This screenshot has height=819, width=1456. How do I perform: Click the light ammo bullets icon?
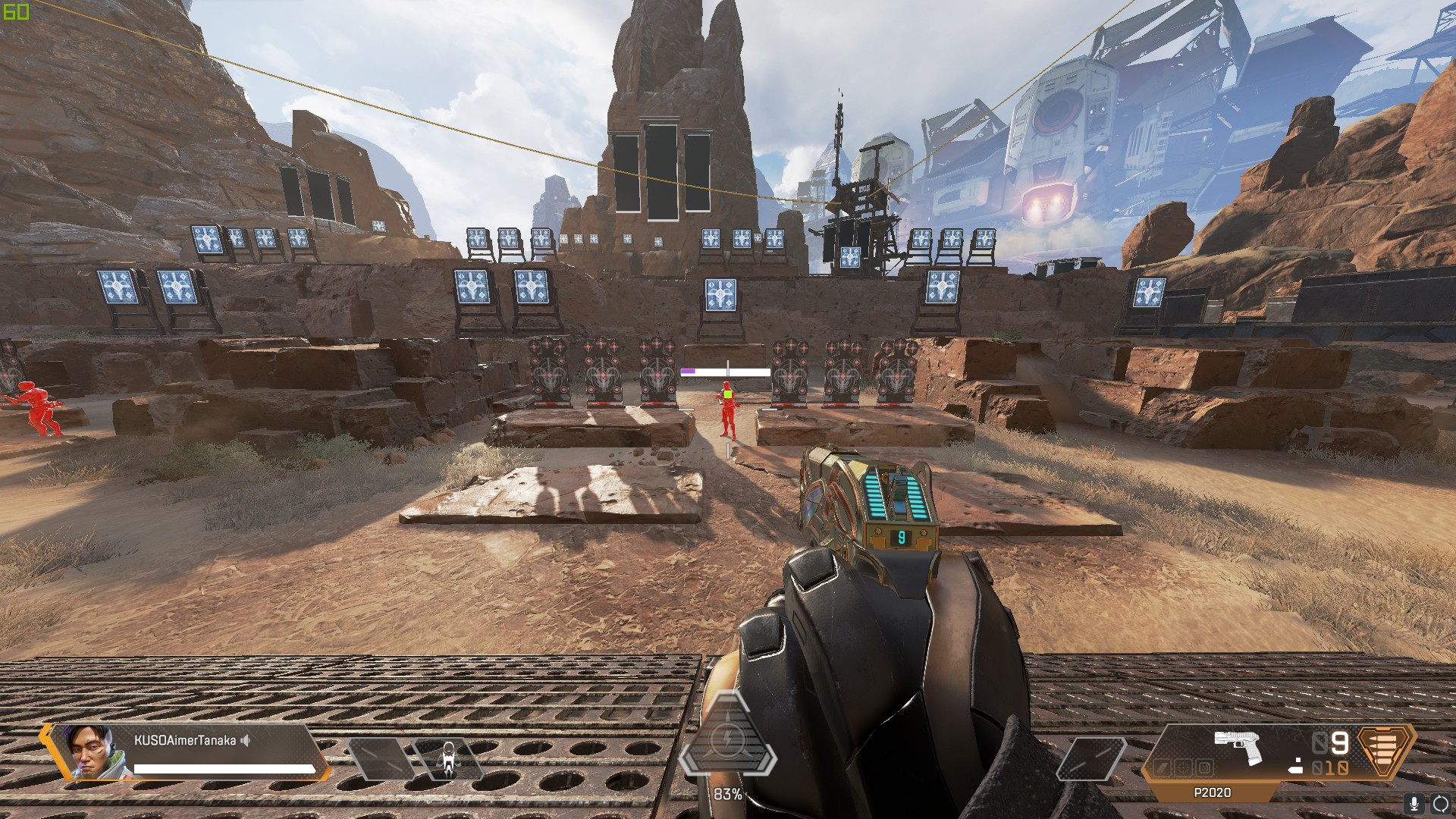(x=1385, y=752)
